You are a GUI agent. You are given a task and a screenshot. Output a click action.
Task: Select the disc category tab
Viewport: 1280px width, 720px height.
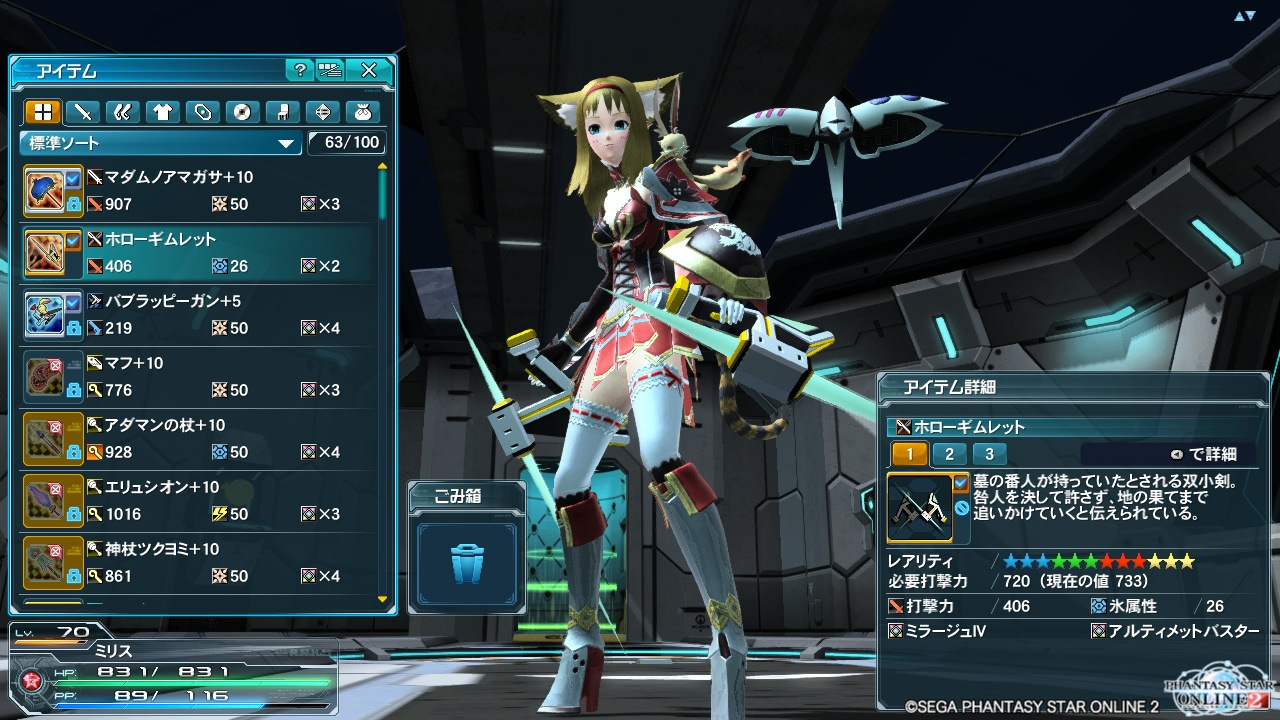(x=241, y=111)
